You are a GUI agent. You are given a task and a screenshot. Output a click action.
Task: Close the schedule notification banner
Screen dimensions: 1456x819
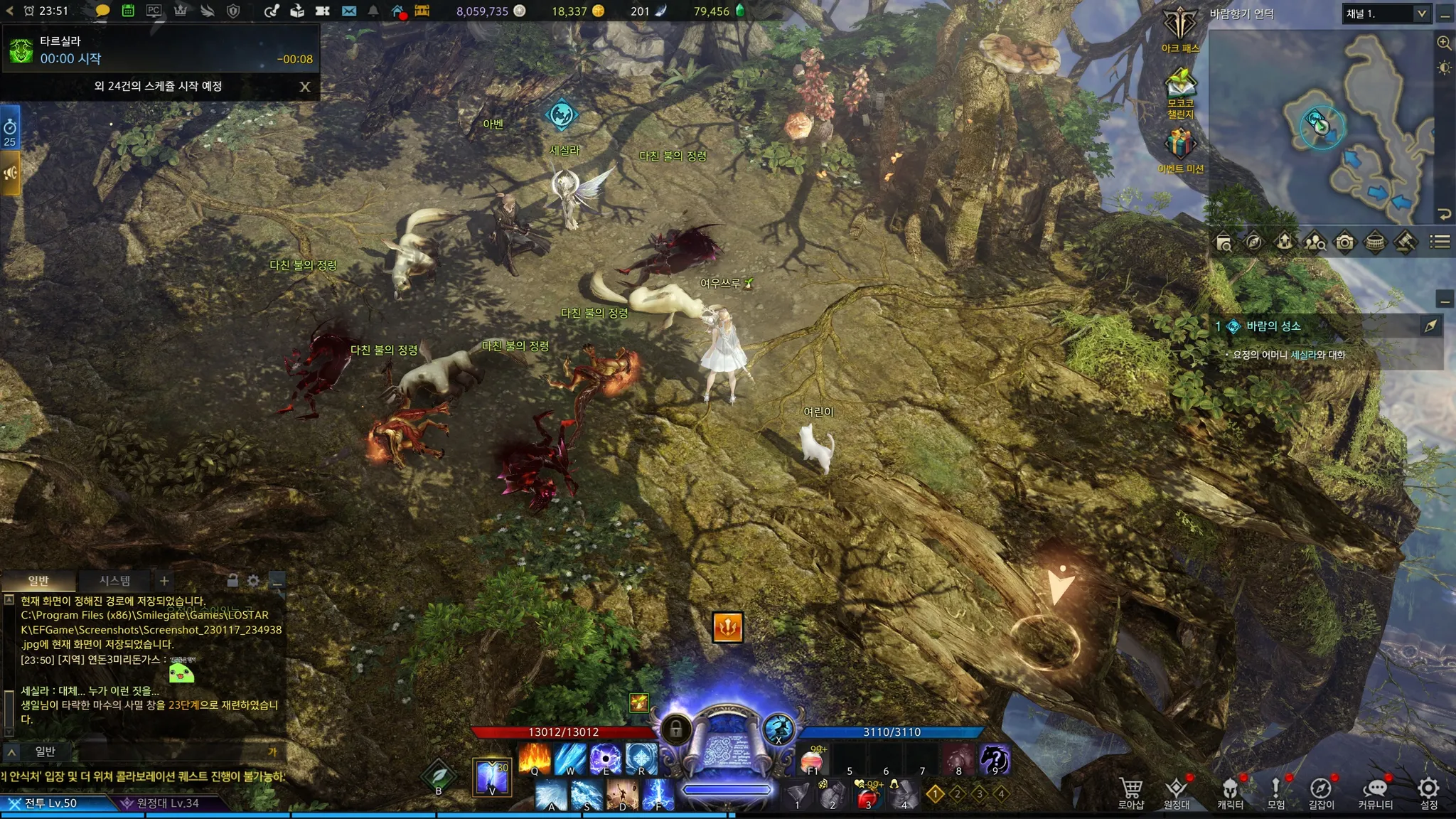[305, 87]
